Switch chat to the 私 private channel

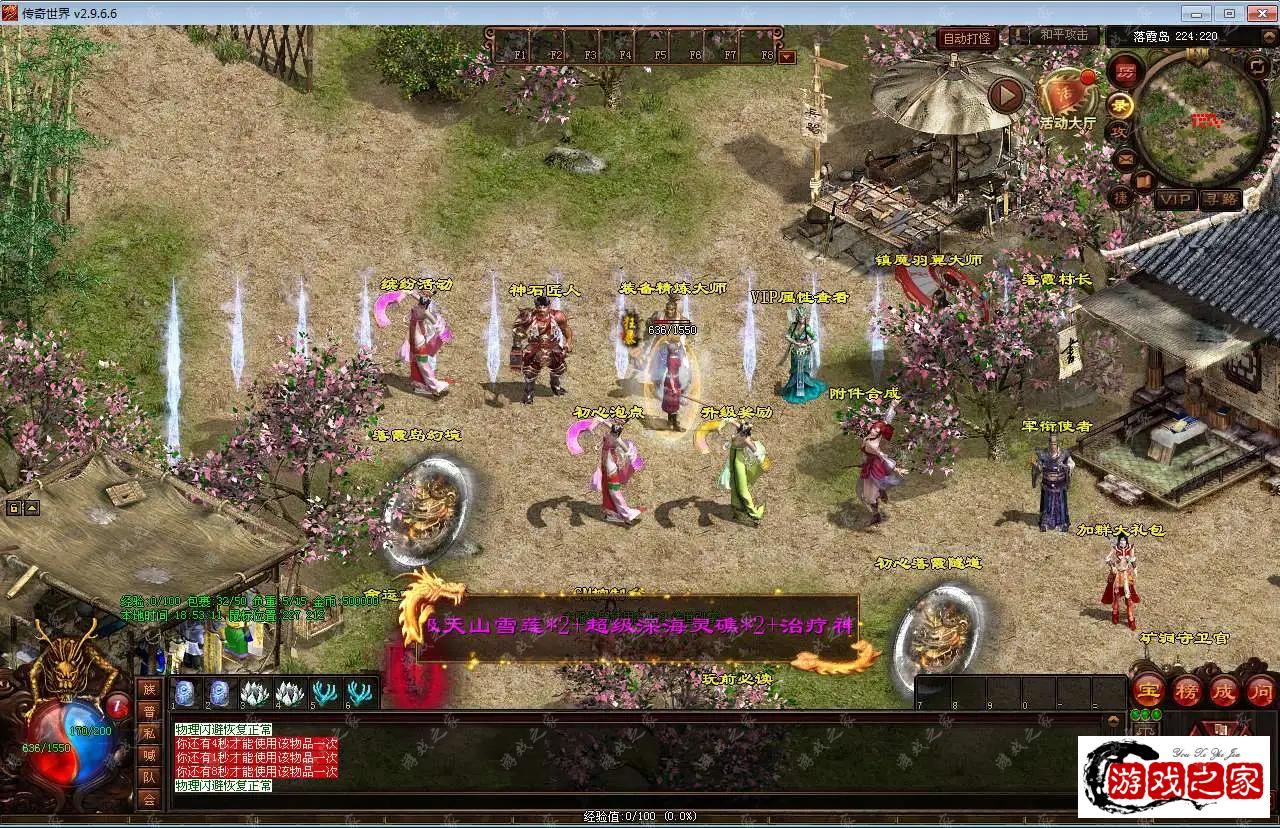coord(149,733)
